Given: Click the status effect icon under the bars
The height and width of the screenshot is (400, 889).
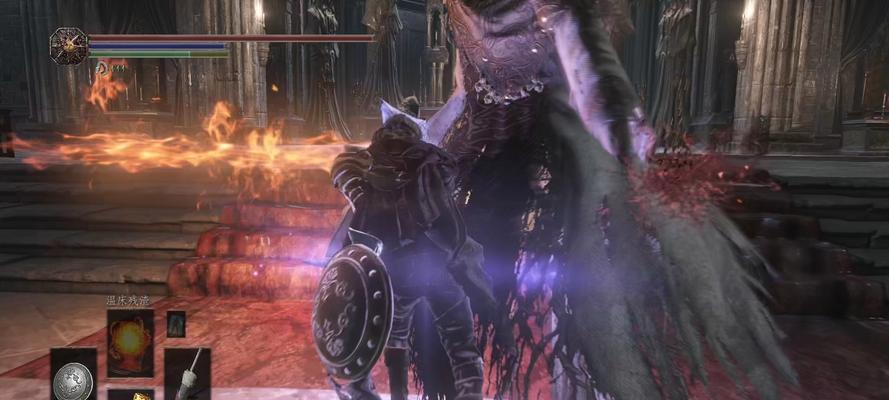Looking at the screenshot, I should click(103, 67).
